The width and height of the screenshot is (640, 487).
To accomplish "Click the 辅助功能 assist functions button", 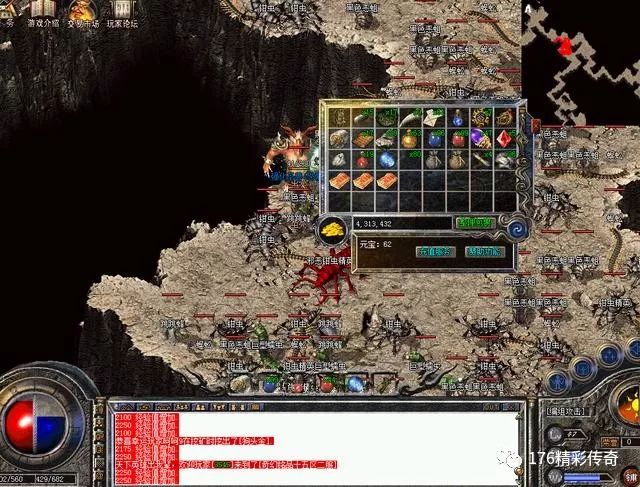I will click(484, 252).
